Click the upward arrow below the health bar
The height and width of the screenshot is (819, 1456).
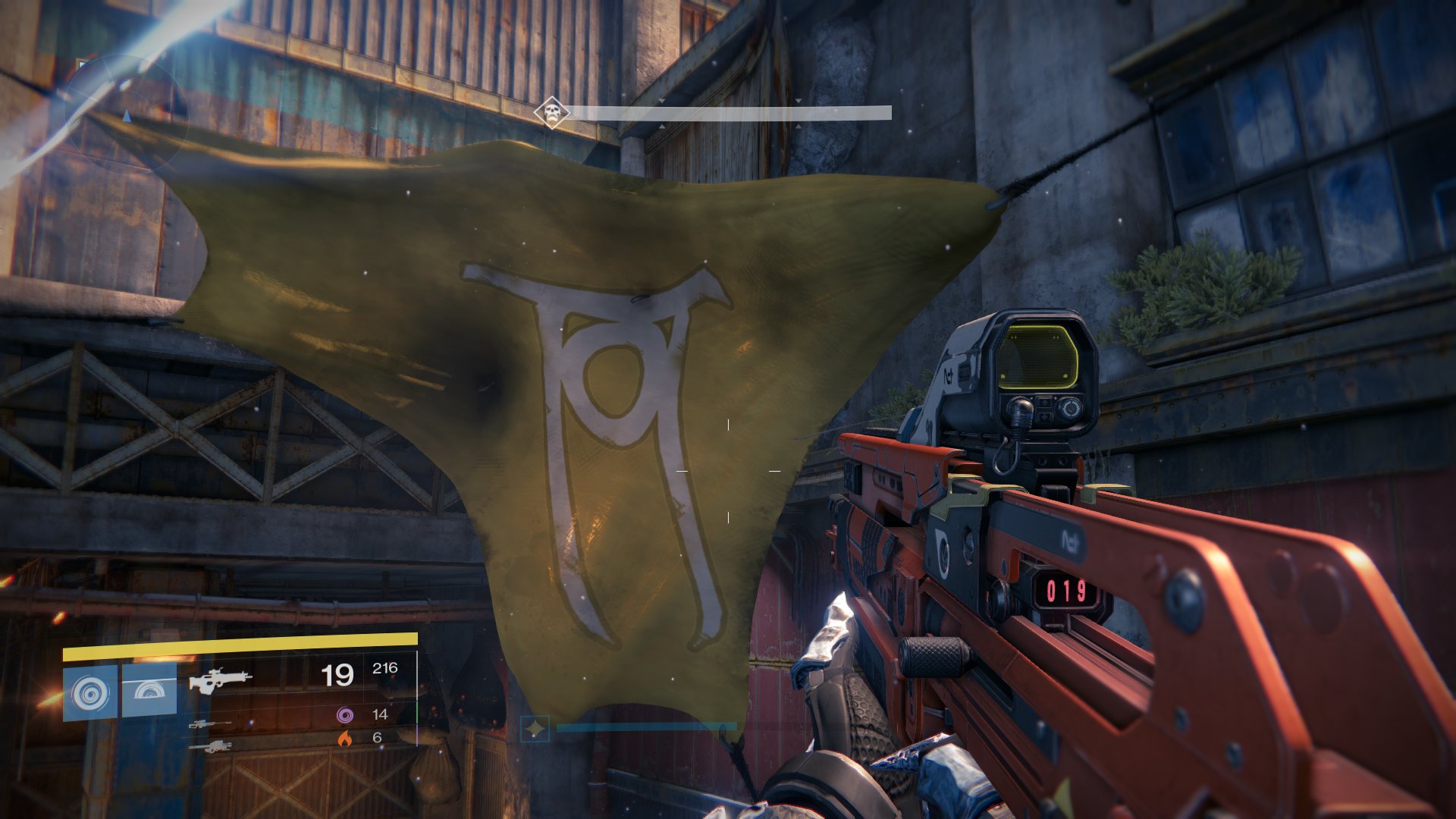coord(661,125)
